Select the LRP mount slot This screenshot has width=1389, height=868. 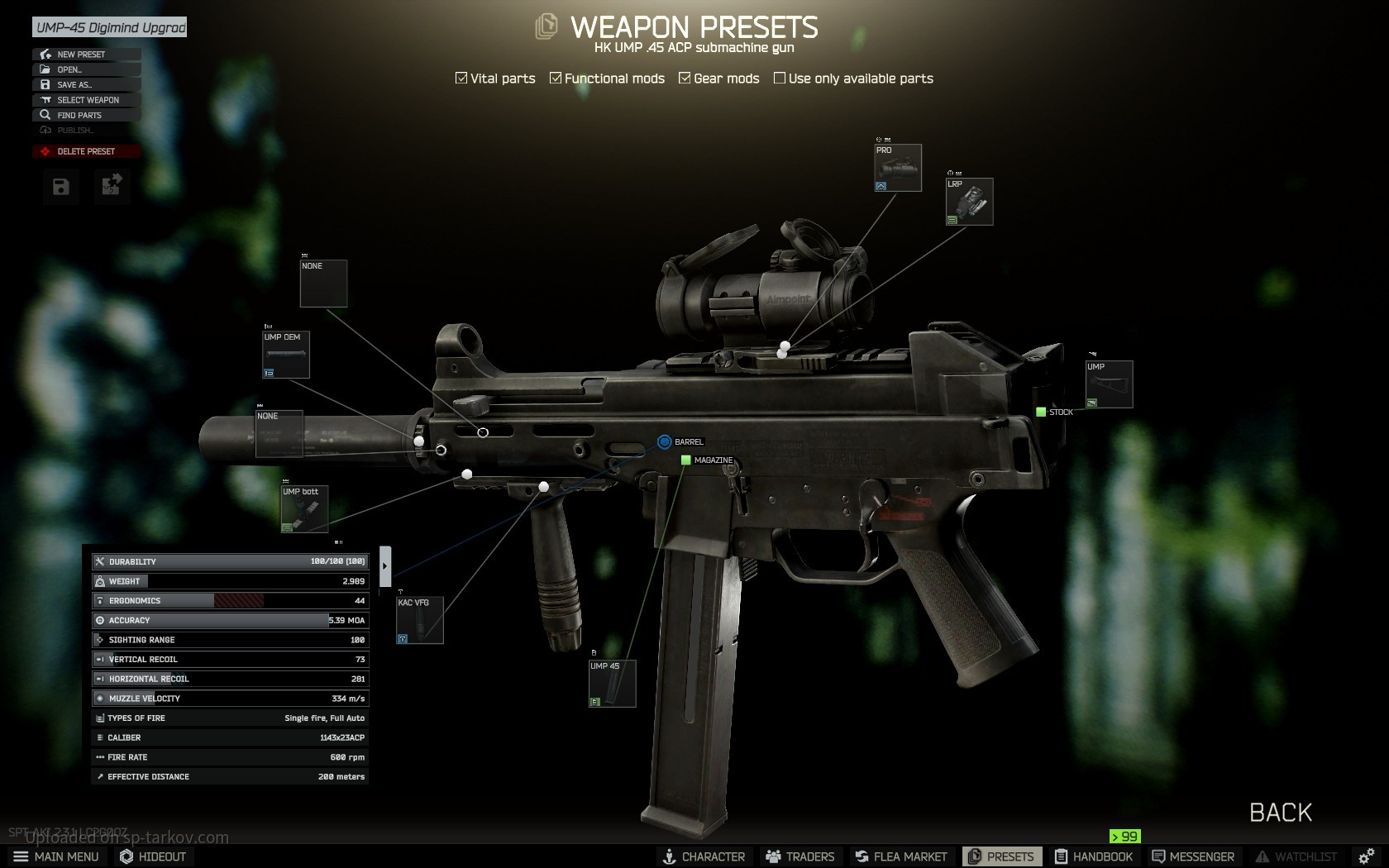pos(969,202)
